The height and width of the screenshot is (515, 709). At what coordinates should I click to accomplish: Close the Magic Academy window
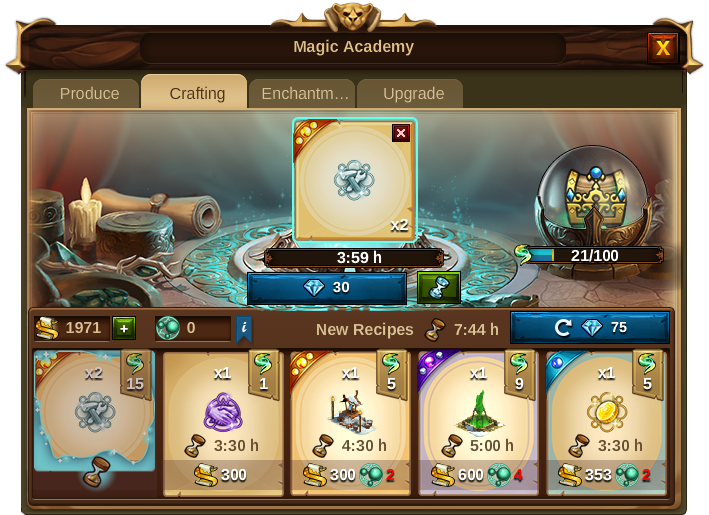tap(662, 47)
